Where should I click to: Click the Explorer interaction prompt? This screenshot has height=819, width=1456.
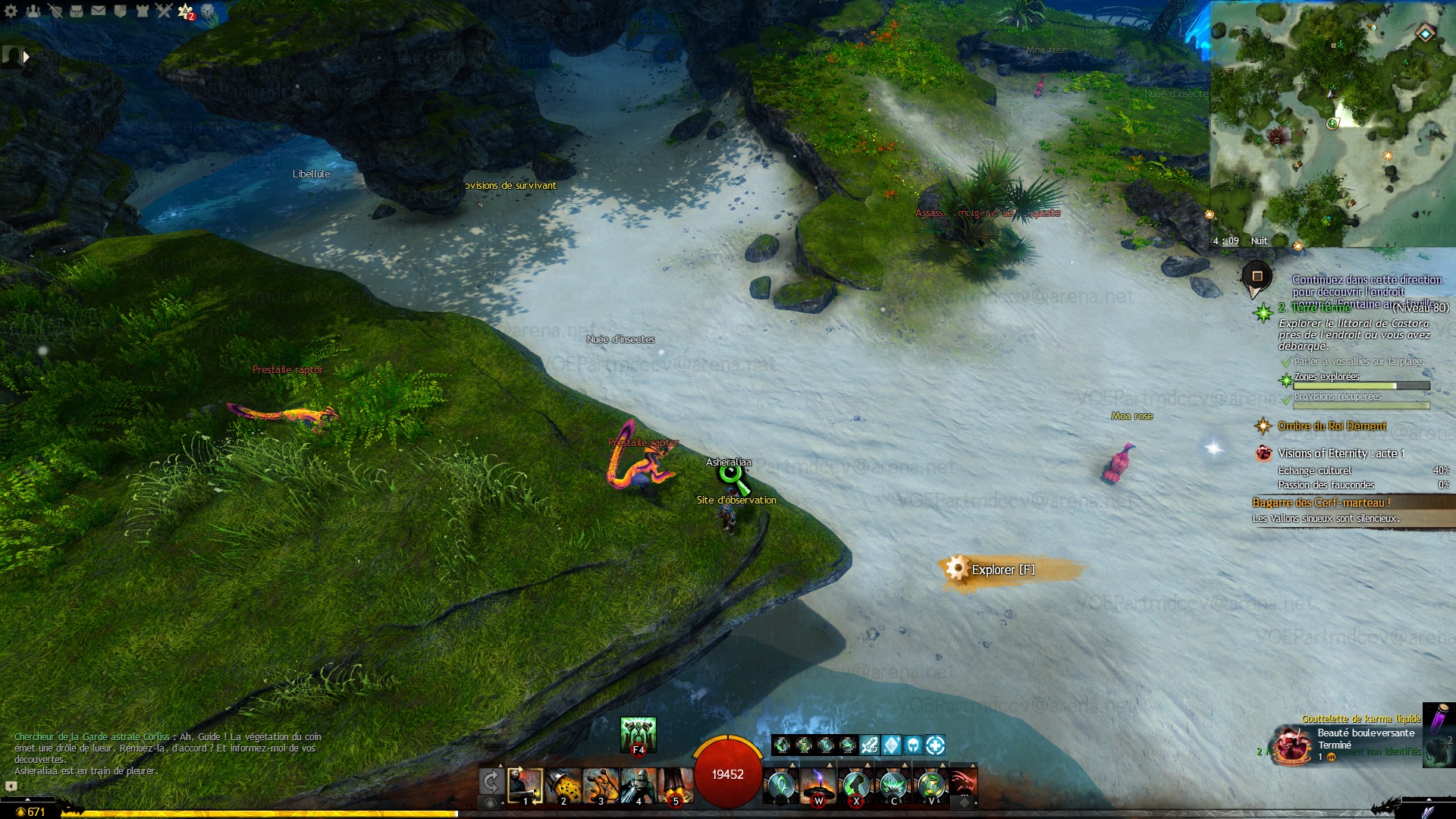tap(1003, 570)
